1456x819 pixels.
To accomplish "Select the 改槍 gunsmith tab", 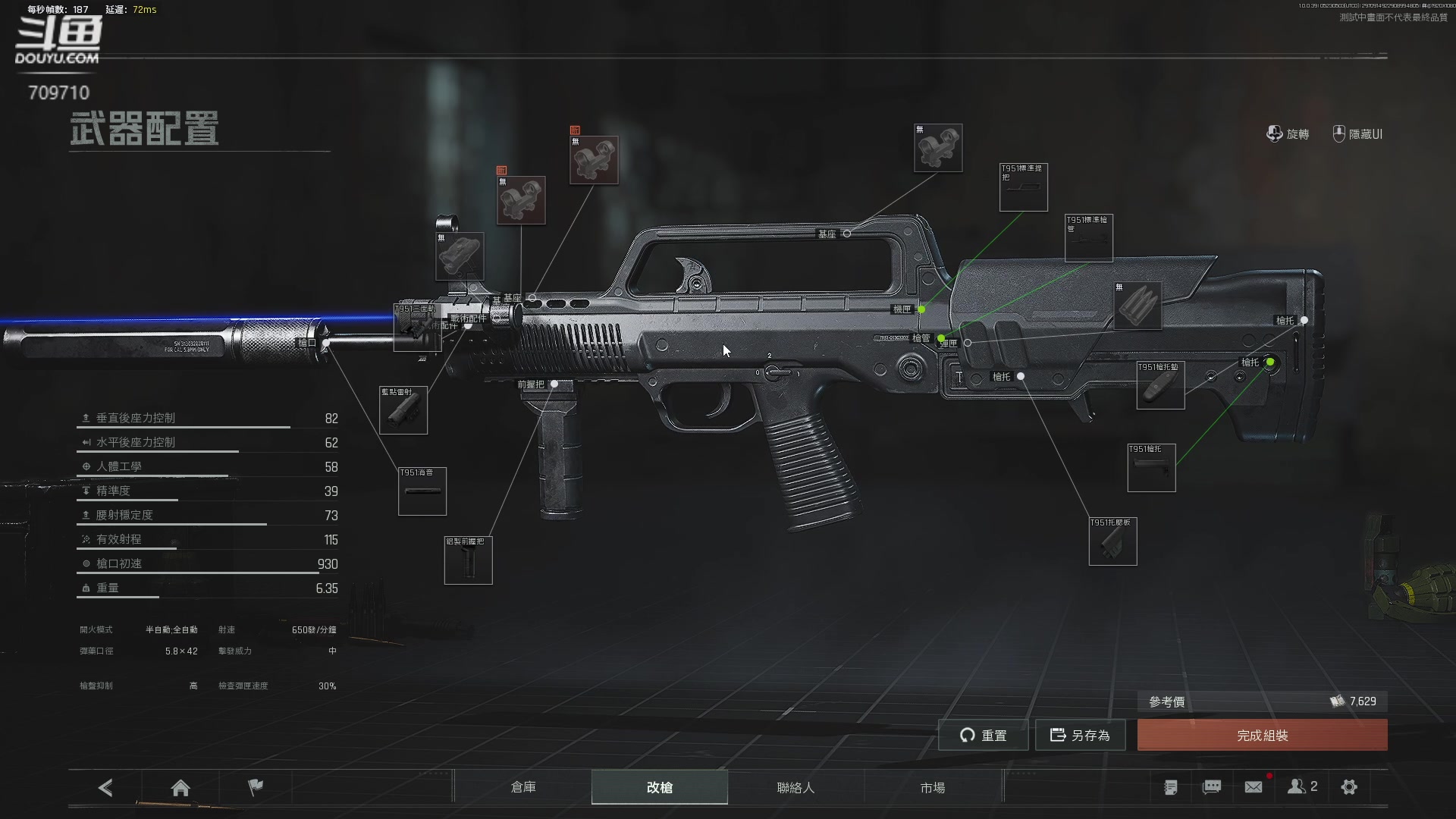I will click(x=659, y=787).
